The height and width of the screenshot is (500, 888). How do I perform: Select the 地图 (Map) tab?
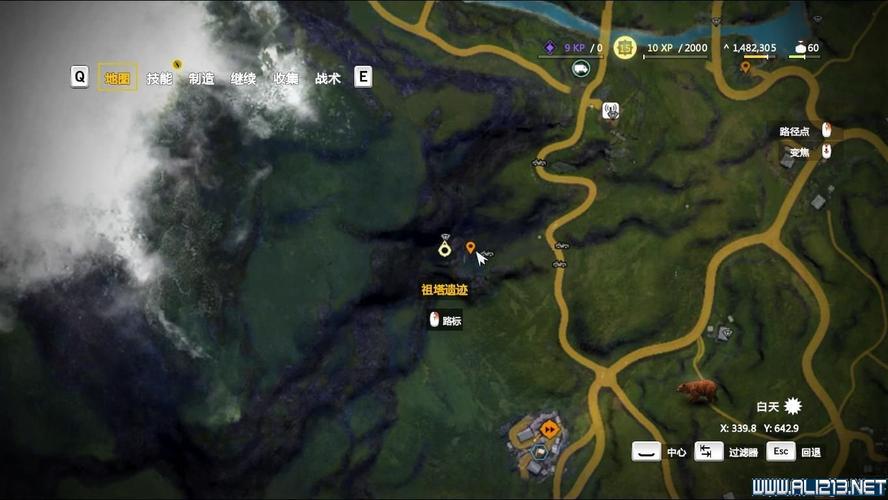tap(117, 78)
